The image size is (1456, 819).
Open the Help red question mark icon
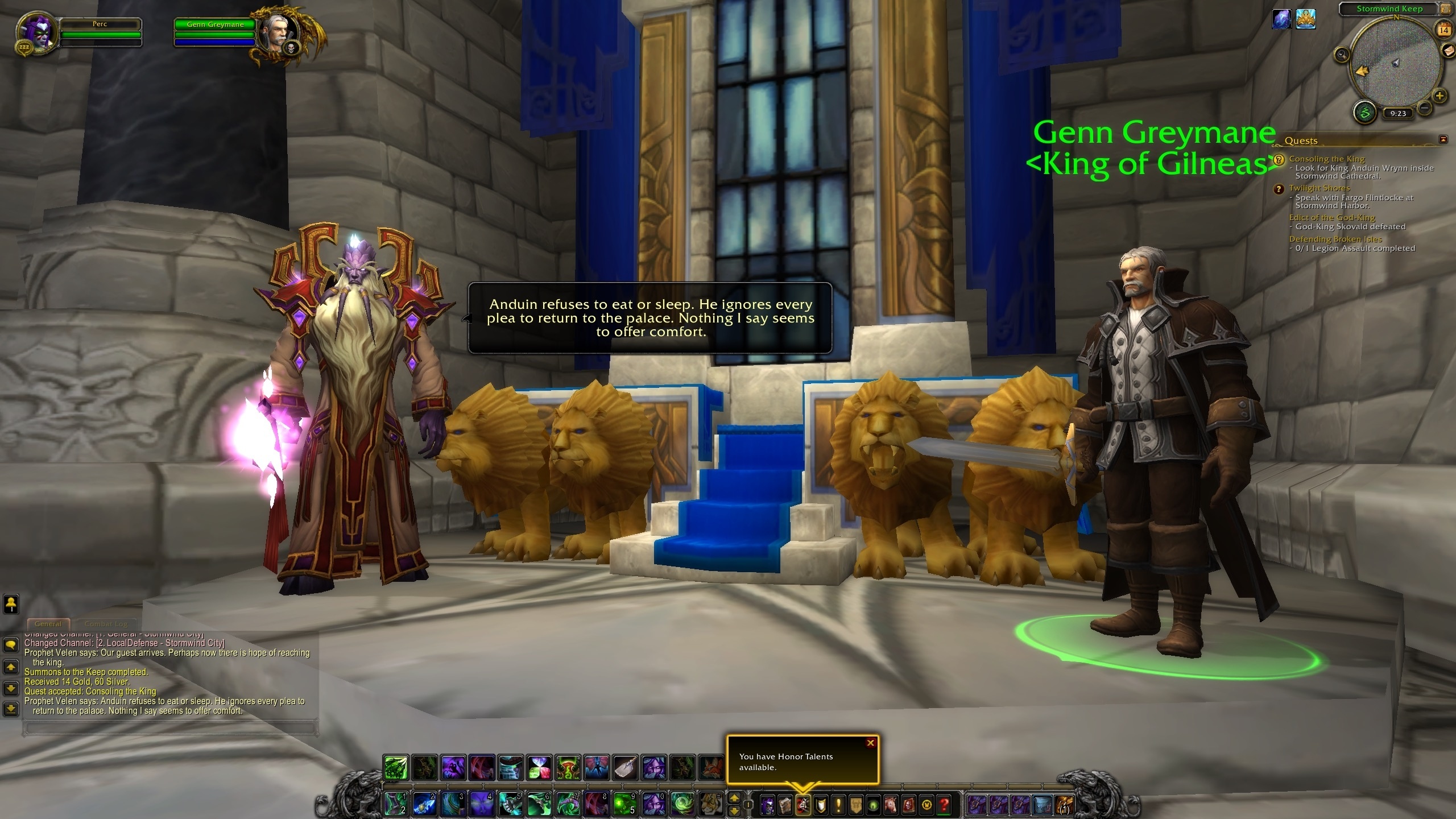(x=942, y=805)
